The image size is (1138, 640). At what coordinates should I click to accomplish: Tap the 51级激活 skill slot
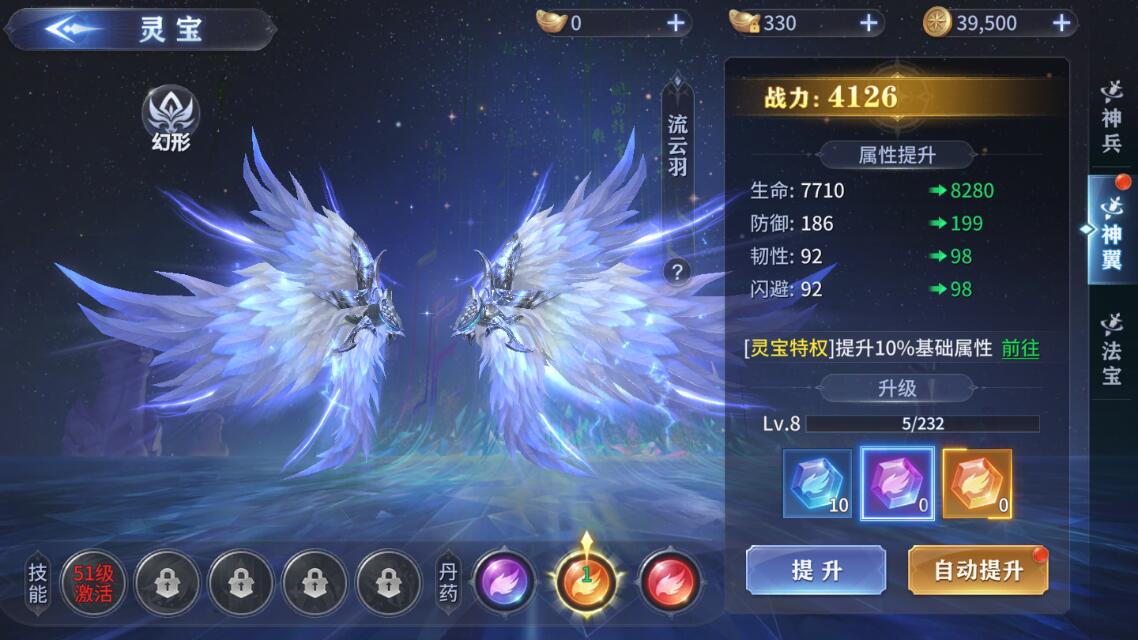coord(94,581)
